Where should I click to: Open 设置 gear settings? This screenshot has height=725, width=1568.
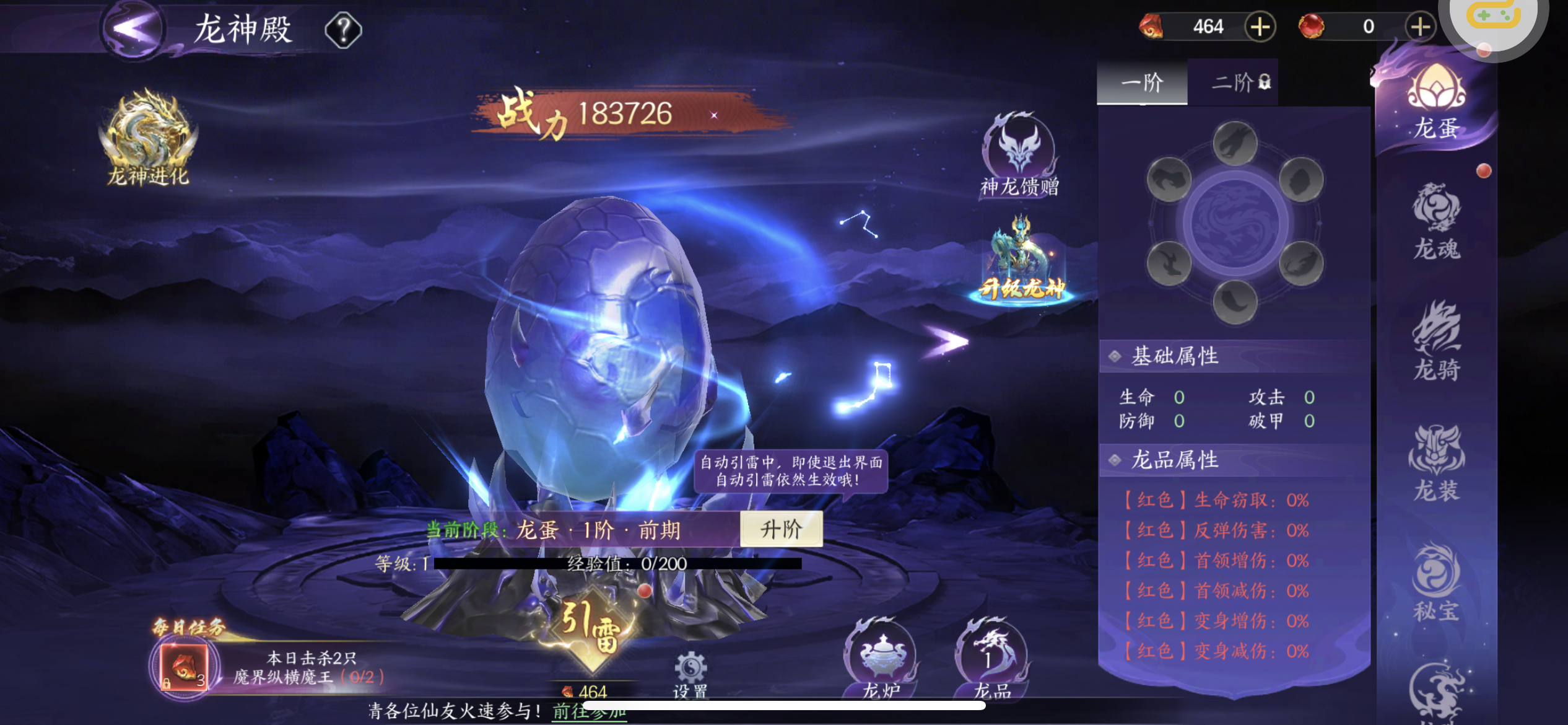coord(690,674)
